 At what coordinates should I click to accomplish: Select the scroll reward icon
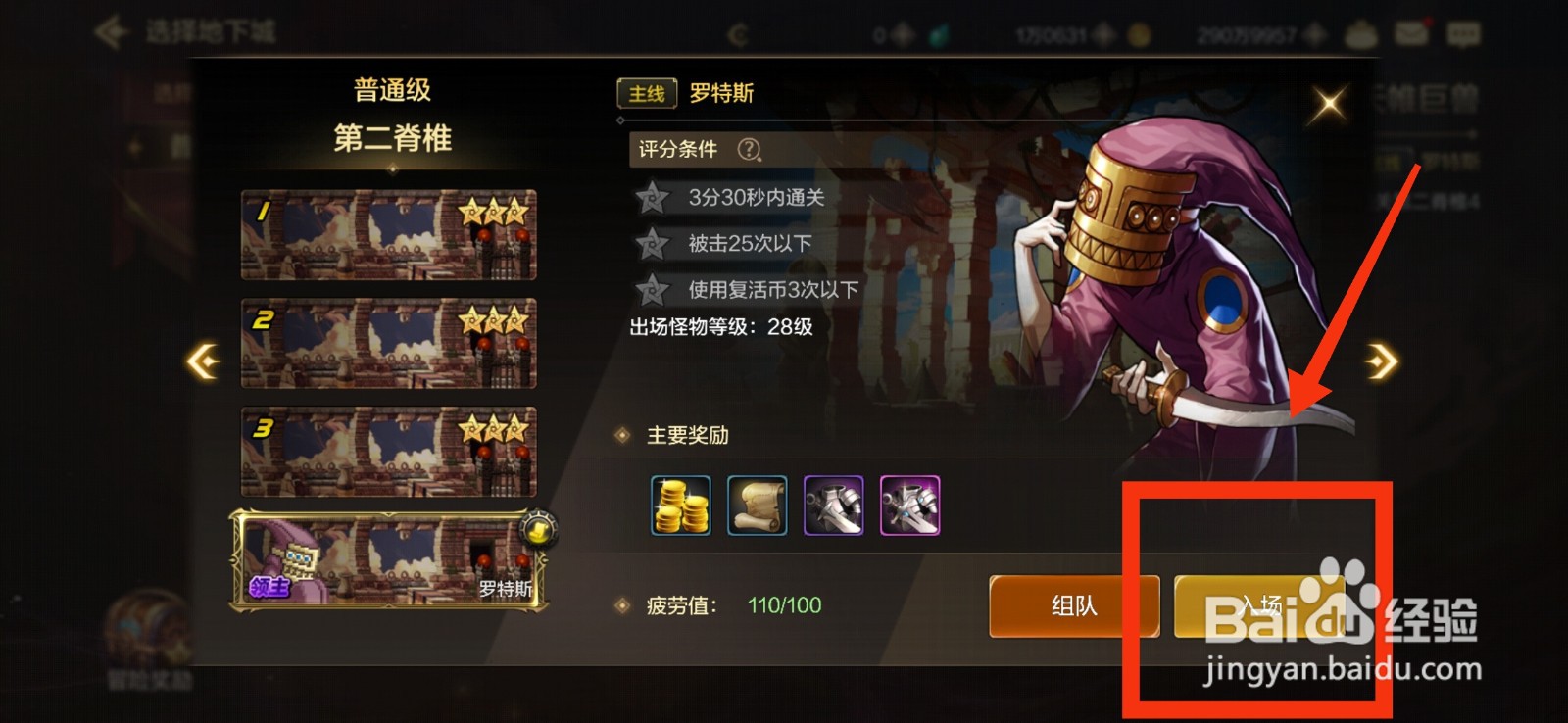coord(757,506)
